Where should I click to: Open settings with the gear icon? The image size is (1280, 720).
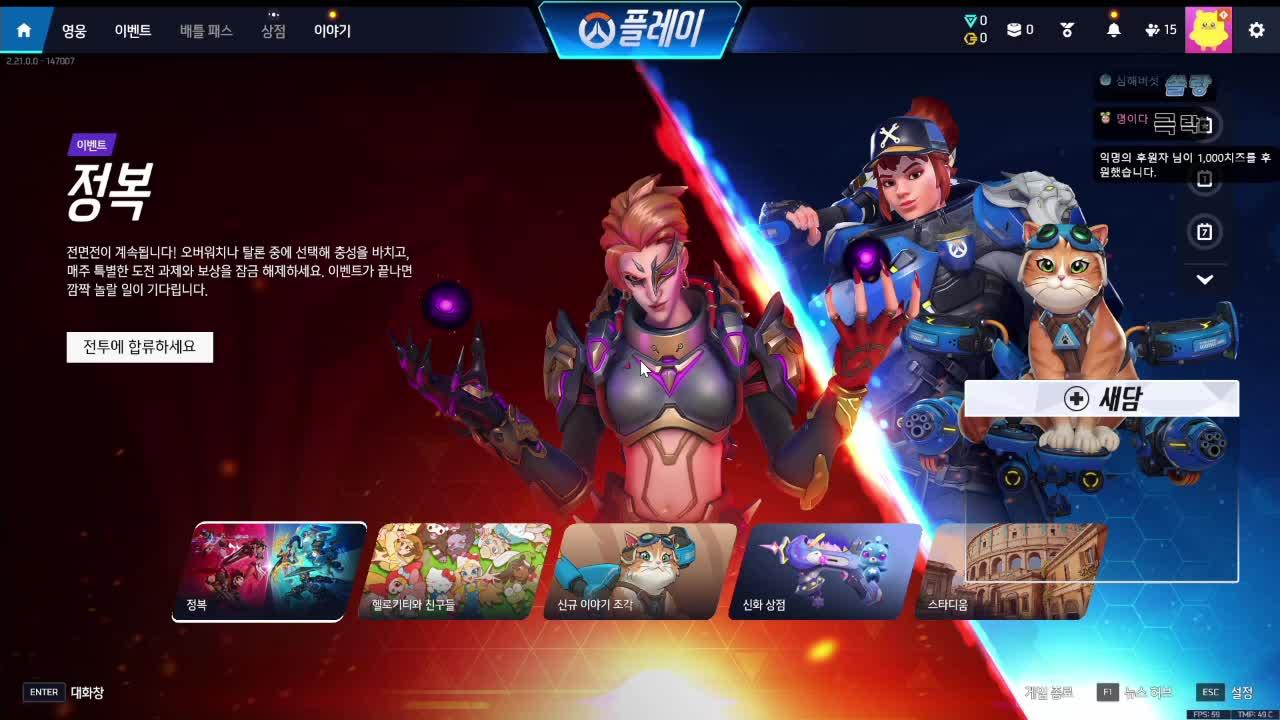pyautogui.click(x=1256, y=29)
